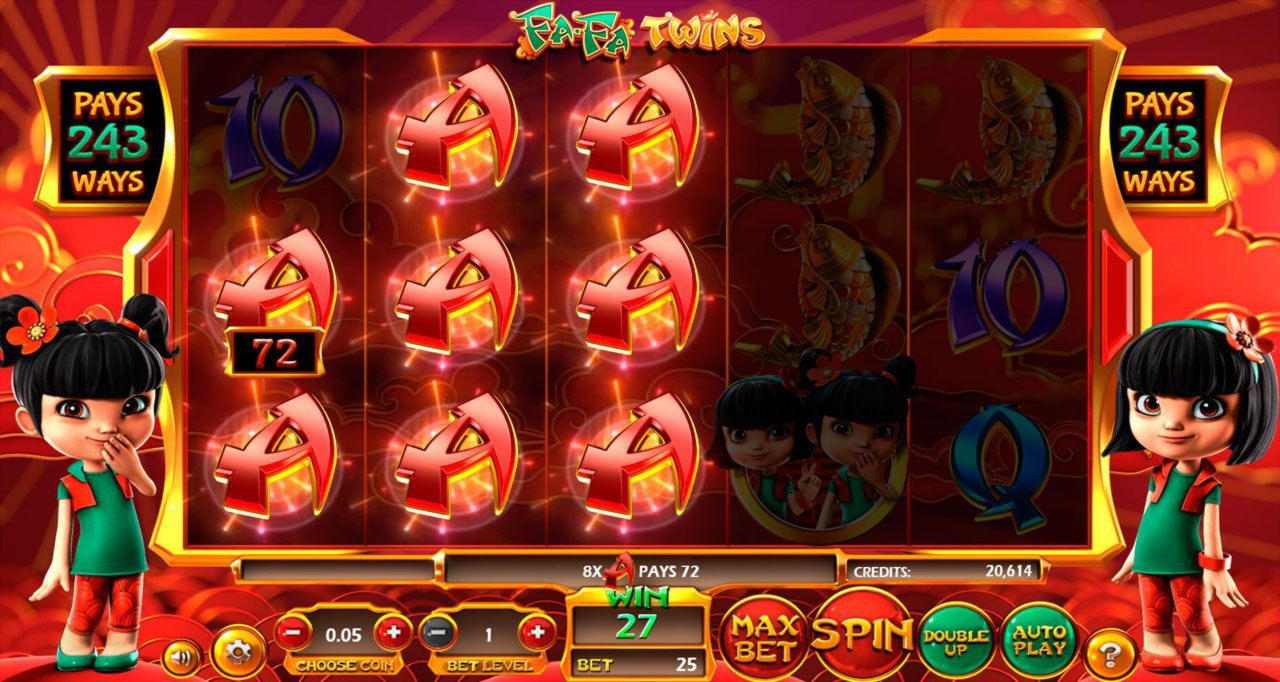
Task: Raise the bet level with plus
Action: pos(538,632)
